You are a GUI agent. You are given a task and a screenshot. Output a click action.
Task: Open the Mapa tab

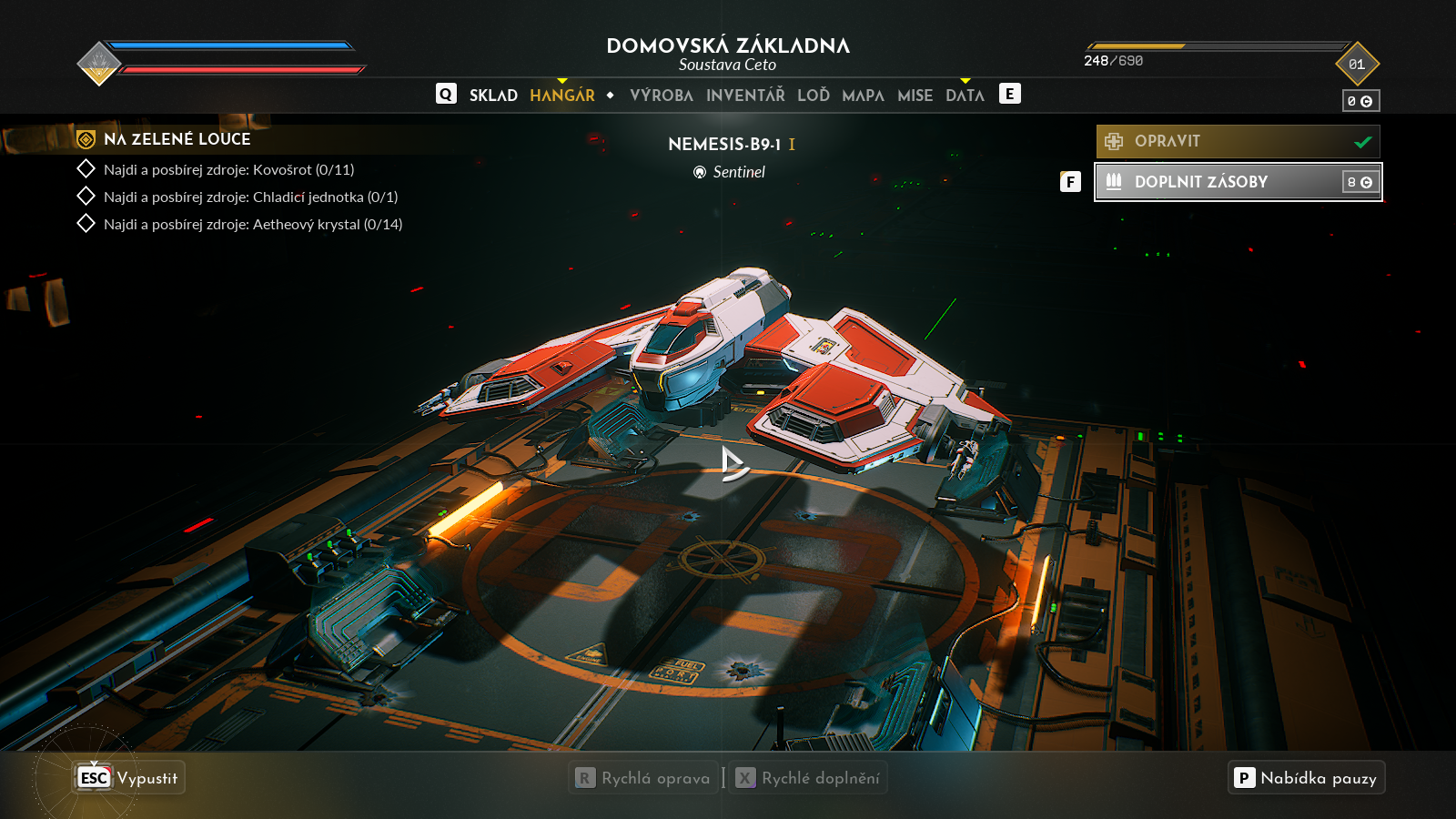863,96
